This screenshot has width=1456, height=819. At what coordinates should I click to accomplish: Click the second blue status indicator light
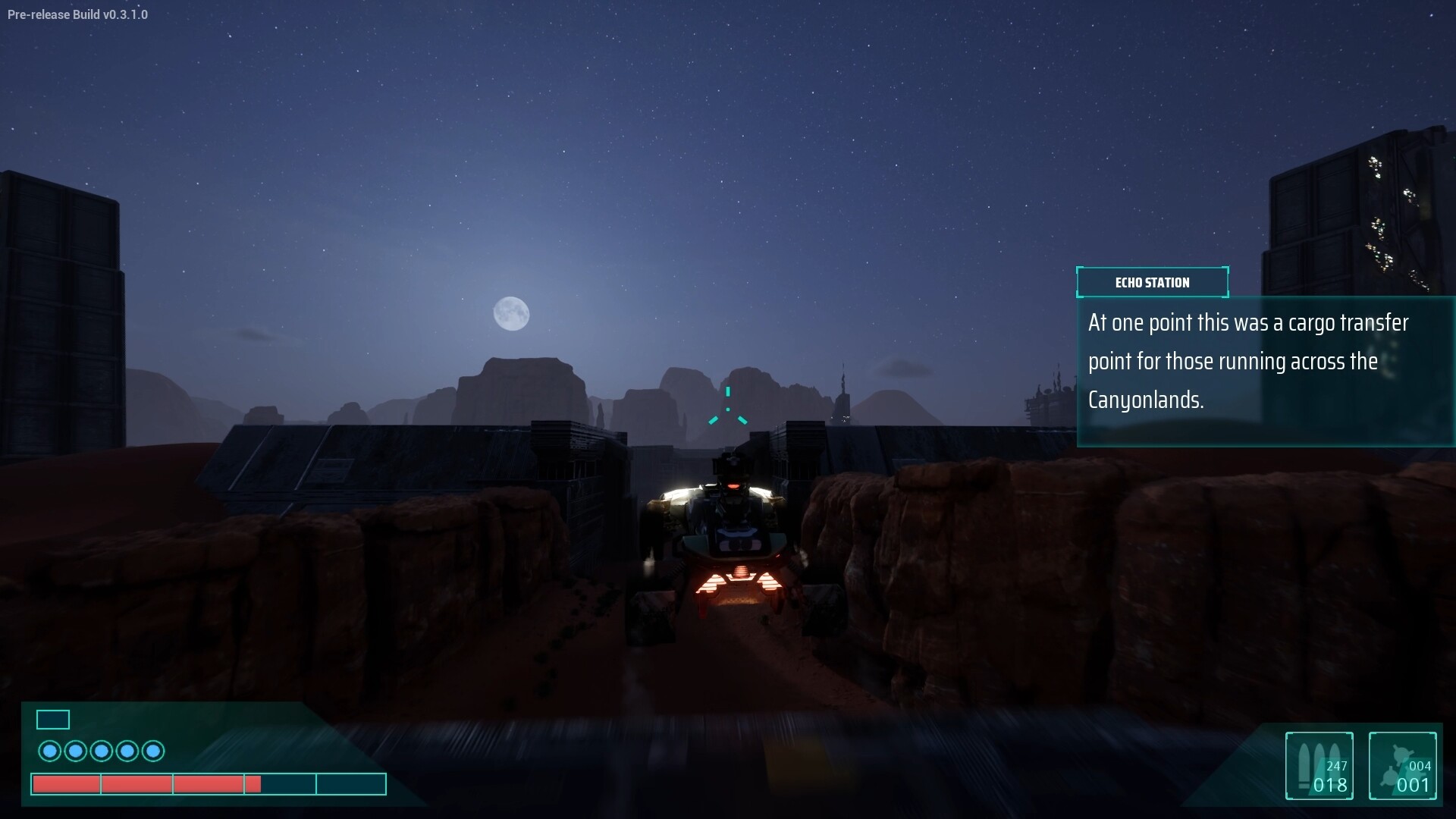click(x=76, y=751)
